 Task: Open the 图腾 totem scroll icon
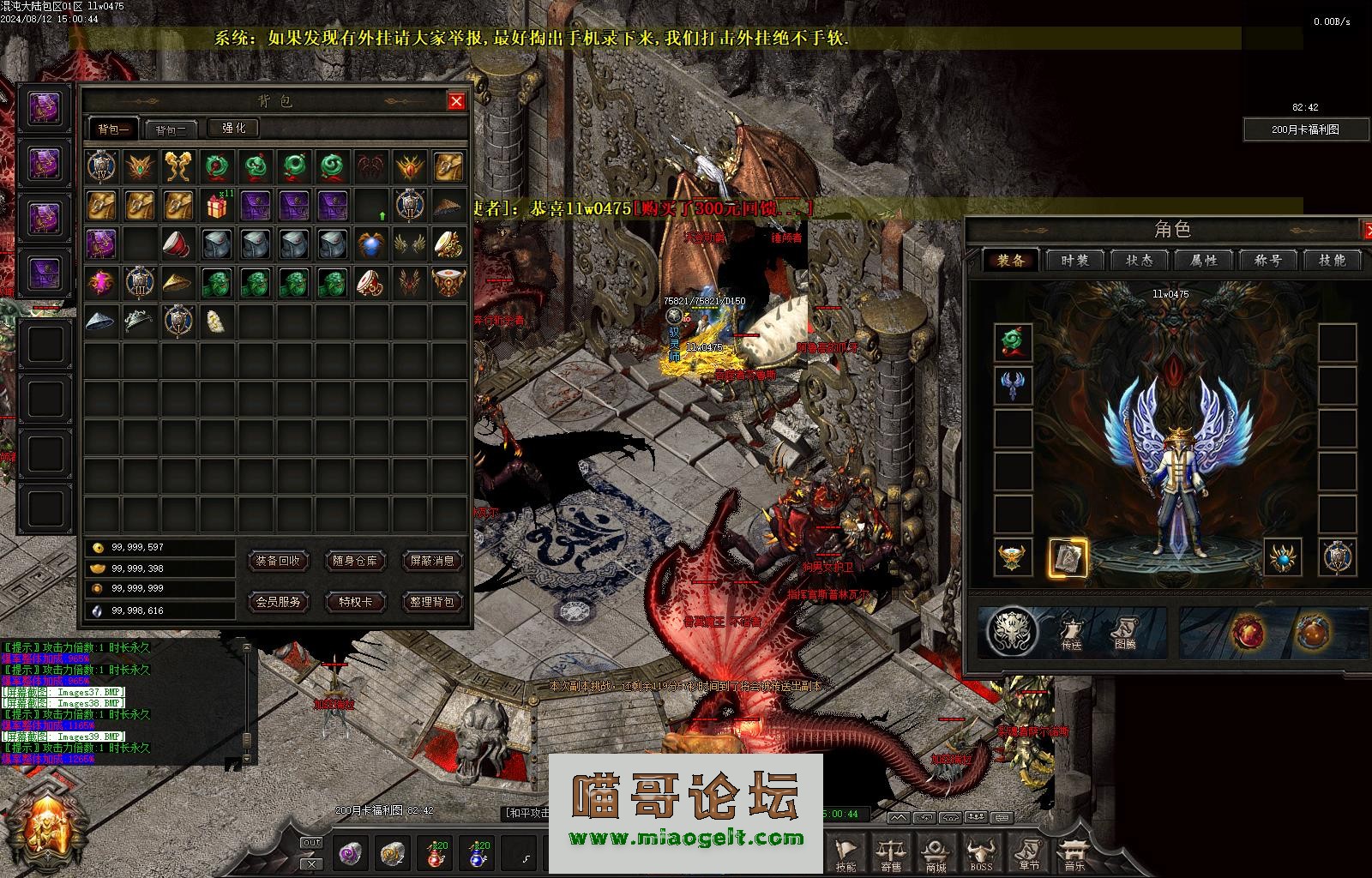(x=1125, y=633)
